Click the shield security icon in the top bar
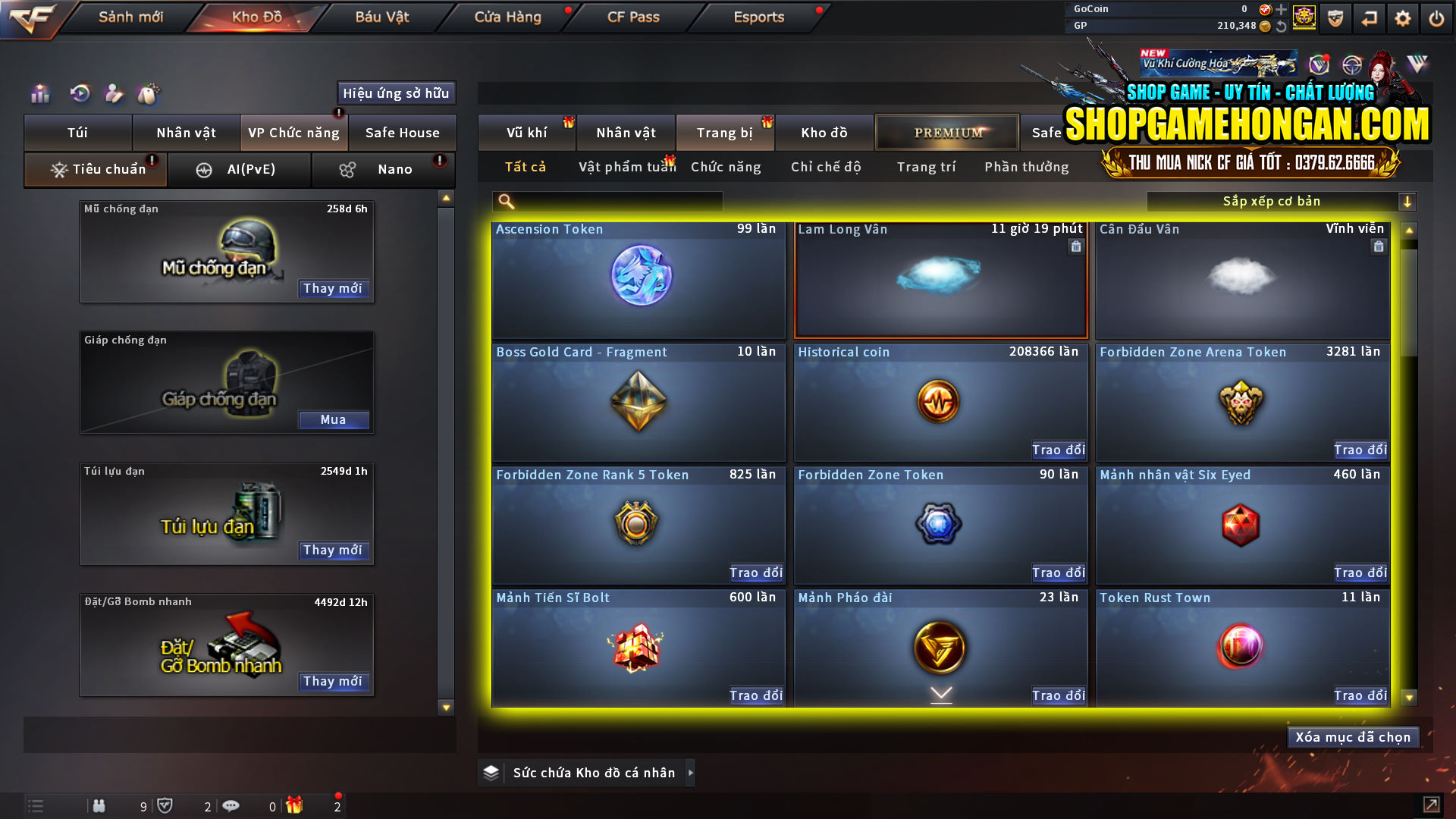This screenshot has height=819, width=1456. pos(1334,17)
